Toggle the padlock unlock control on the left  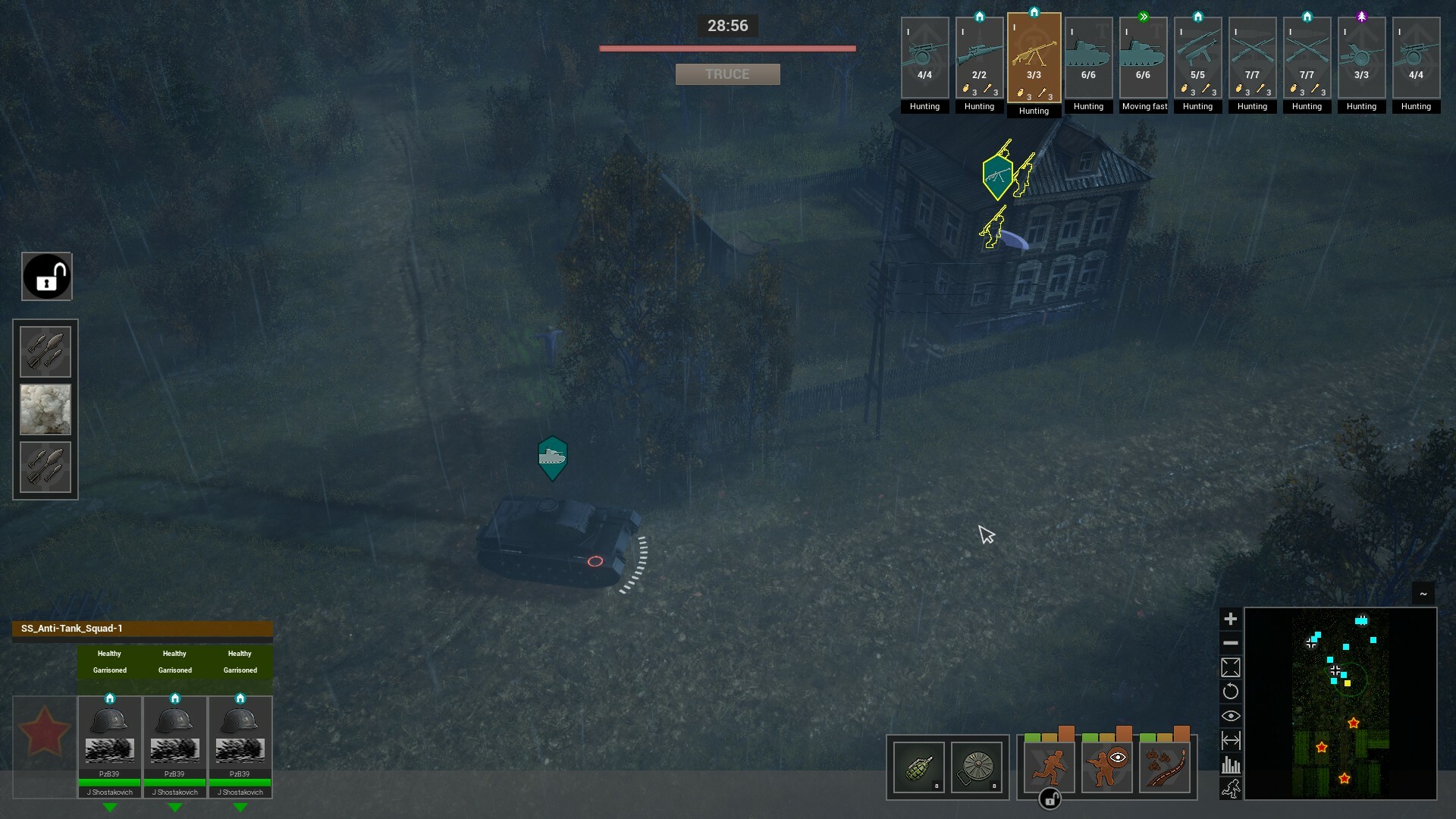click(x=47, y=276)
